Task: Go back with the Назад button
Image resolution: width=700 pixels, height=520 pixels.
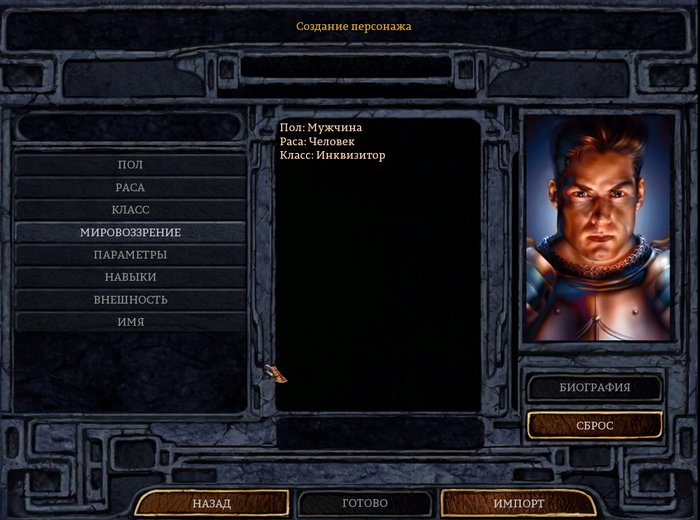Action: (211, 503)
